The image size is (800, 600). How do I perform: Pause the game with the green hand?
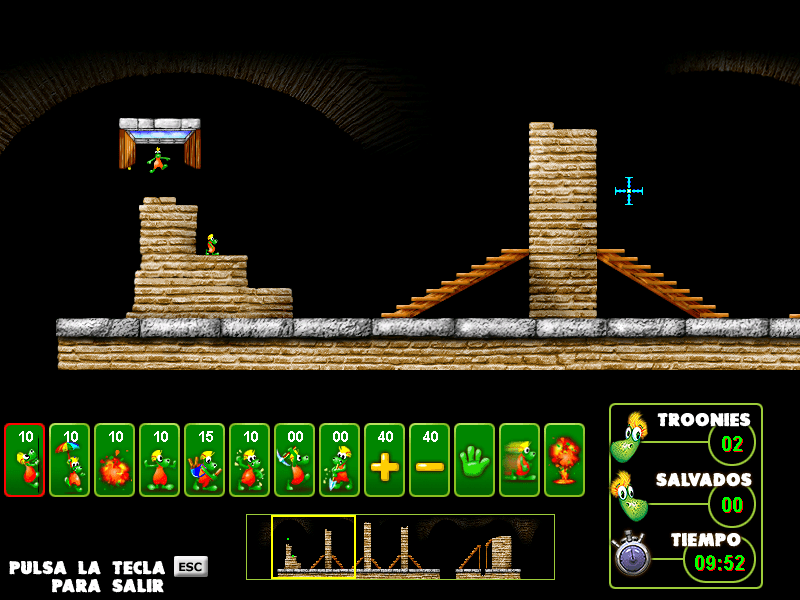[475, 460]
